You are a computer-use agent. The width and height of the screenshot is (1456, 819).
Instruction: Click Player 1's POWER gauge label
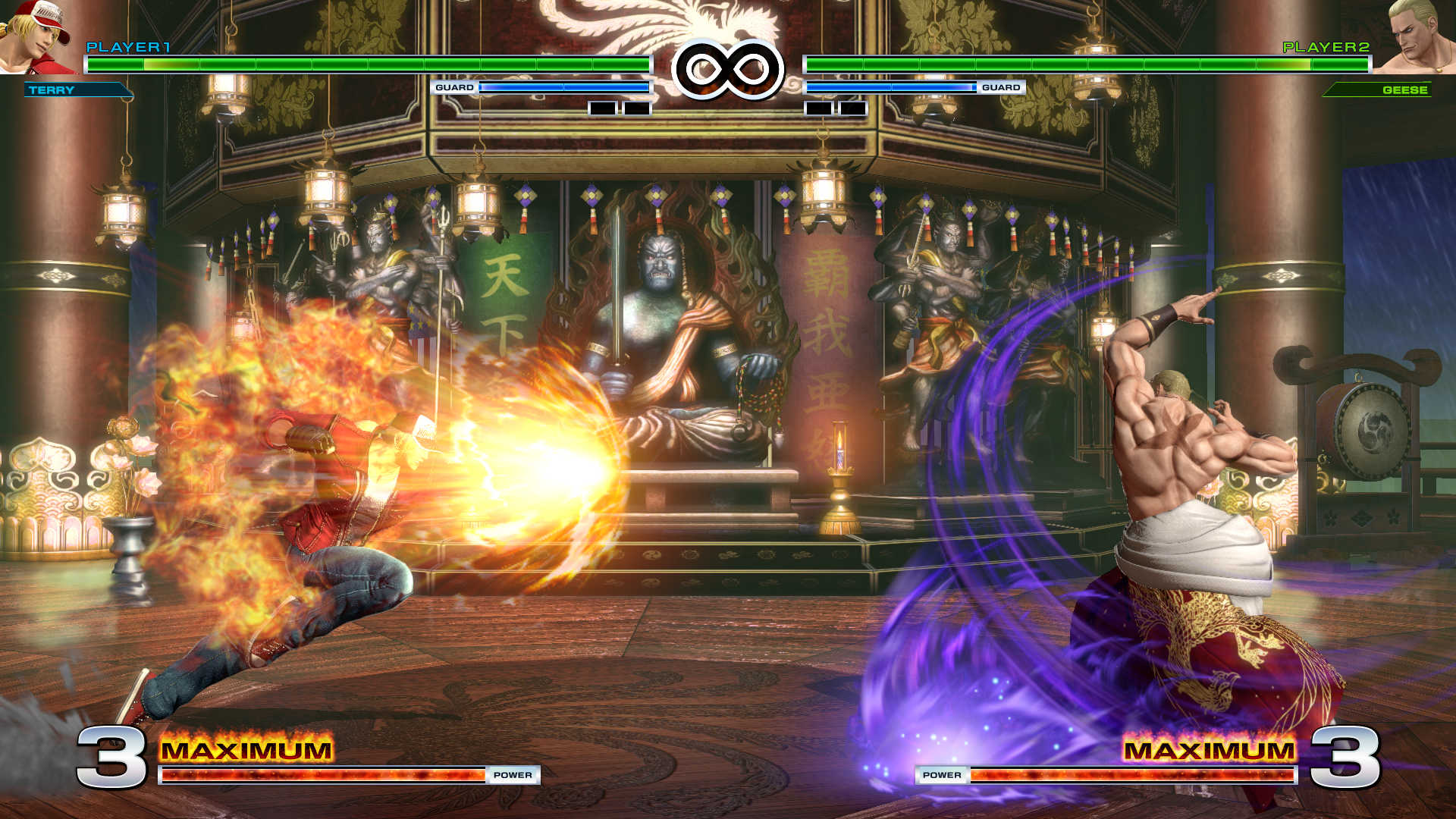tap(514, 776)
